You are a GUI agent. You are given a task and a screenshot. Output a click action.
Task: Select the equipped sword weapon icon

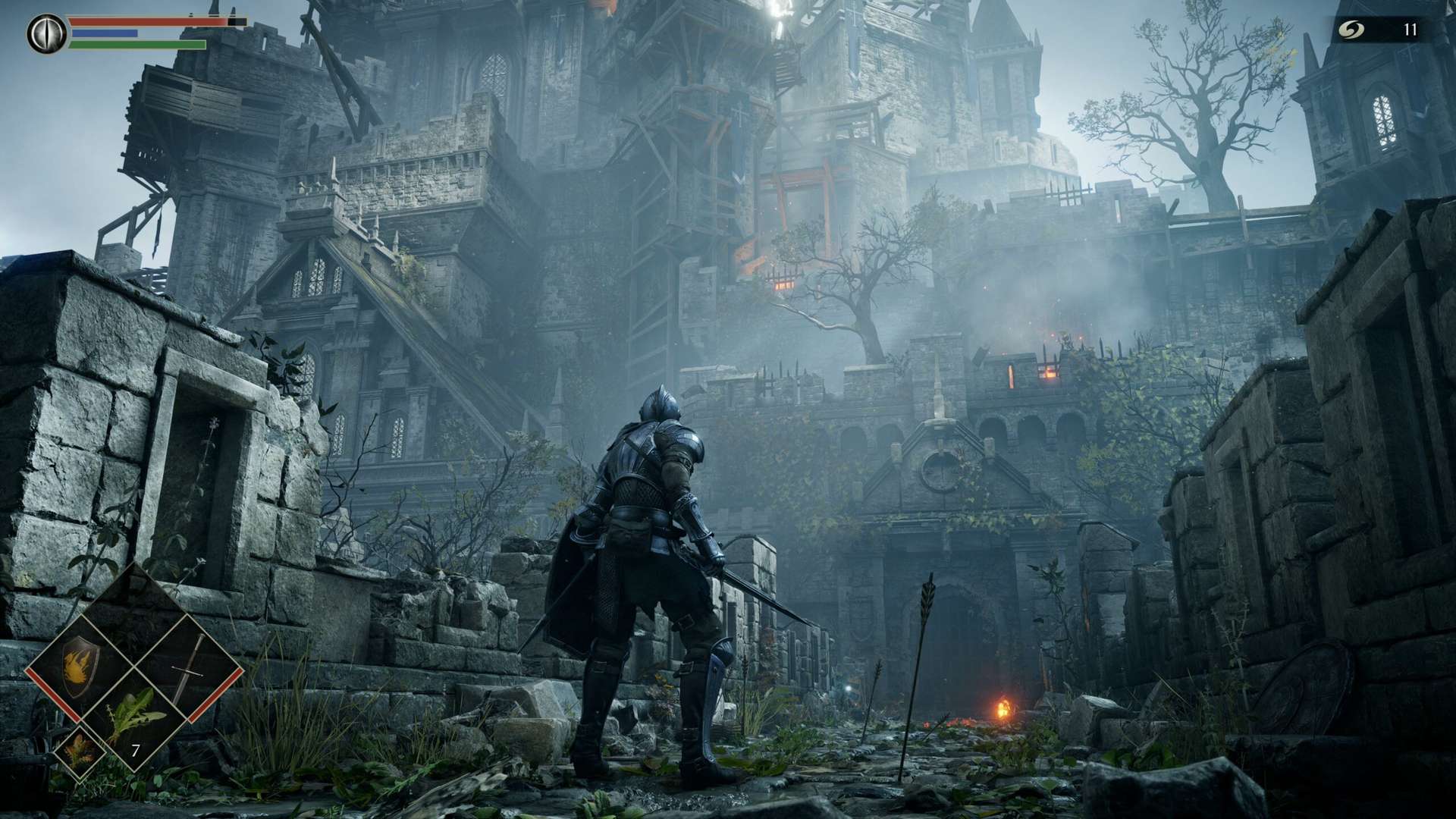tap(187, 667)
